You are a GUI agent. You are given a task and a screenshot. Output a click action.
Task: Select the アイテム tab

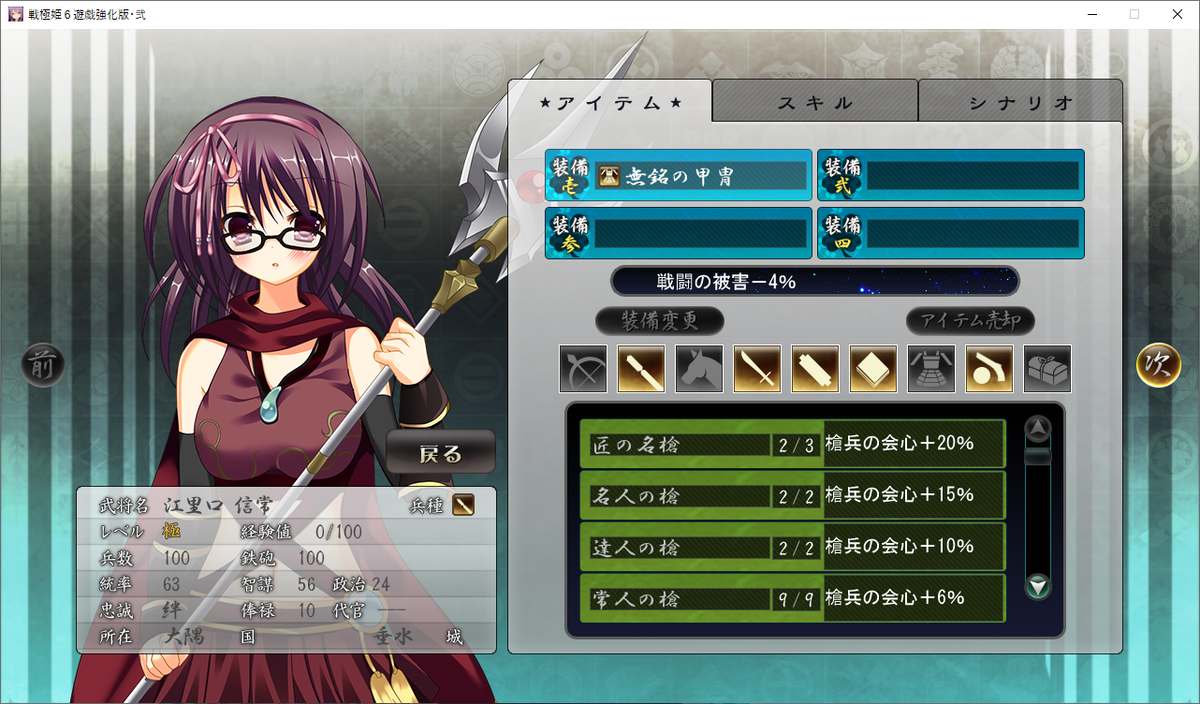click(610, 103)
